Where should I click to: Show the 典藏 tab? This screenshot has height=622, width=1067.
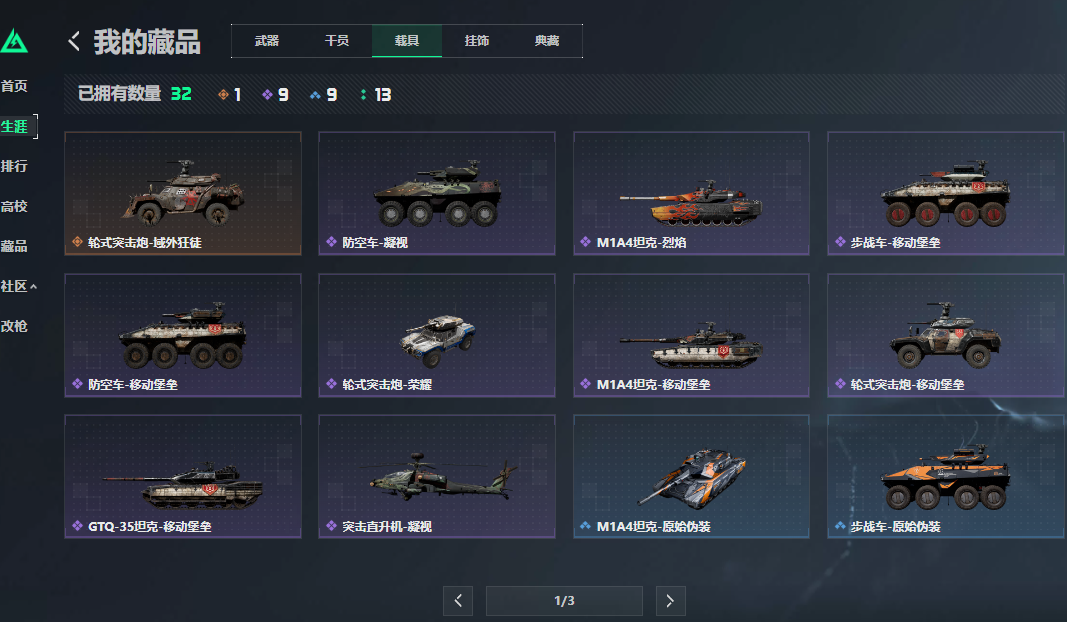547,41
